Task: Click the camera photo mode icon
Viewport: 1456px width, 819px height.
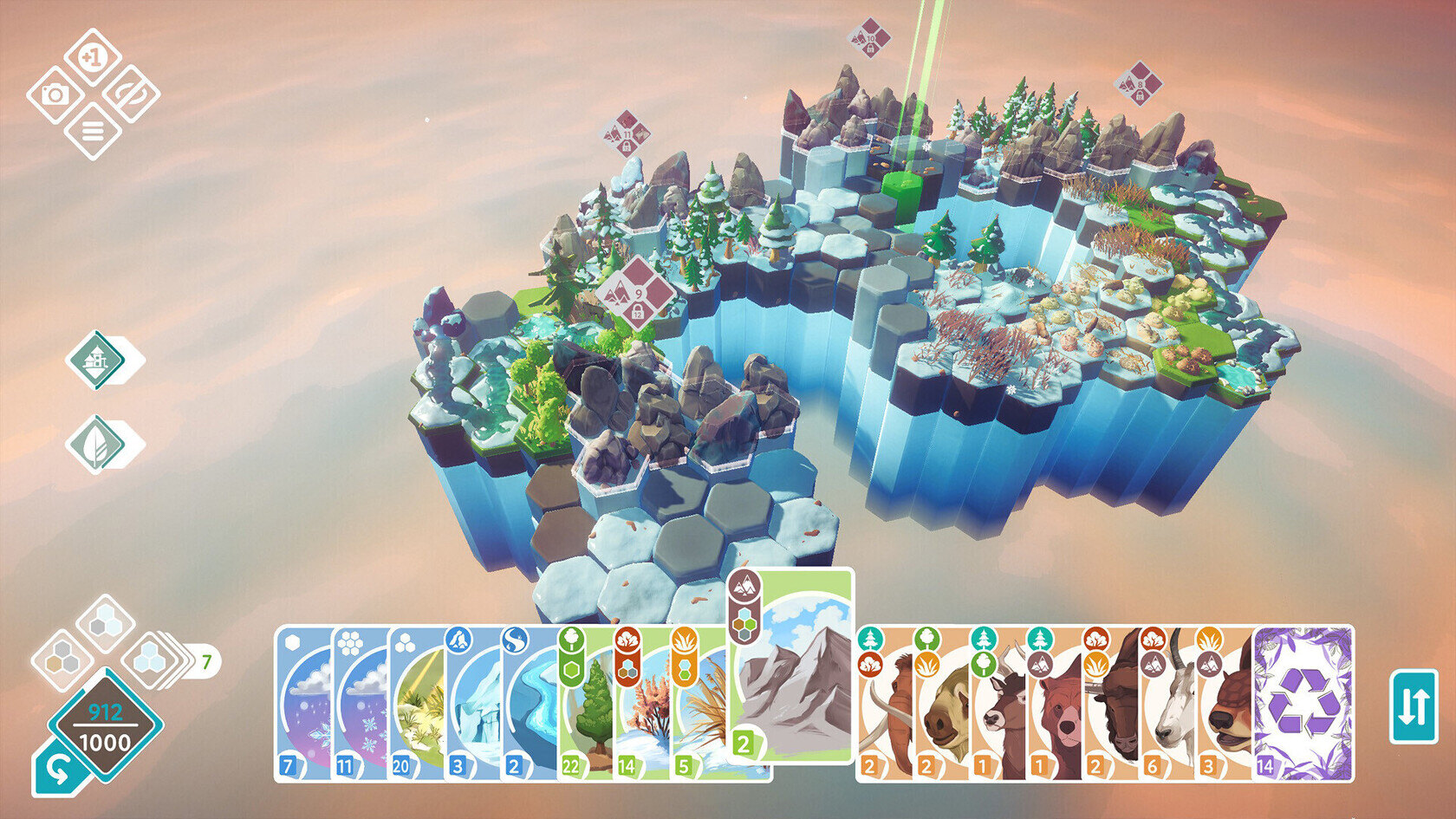Action: (55, 94)
